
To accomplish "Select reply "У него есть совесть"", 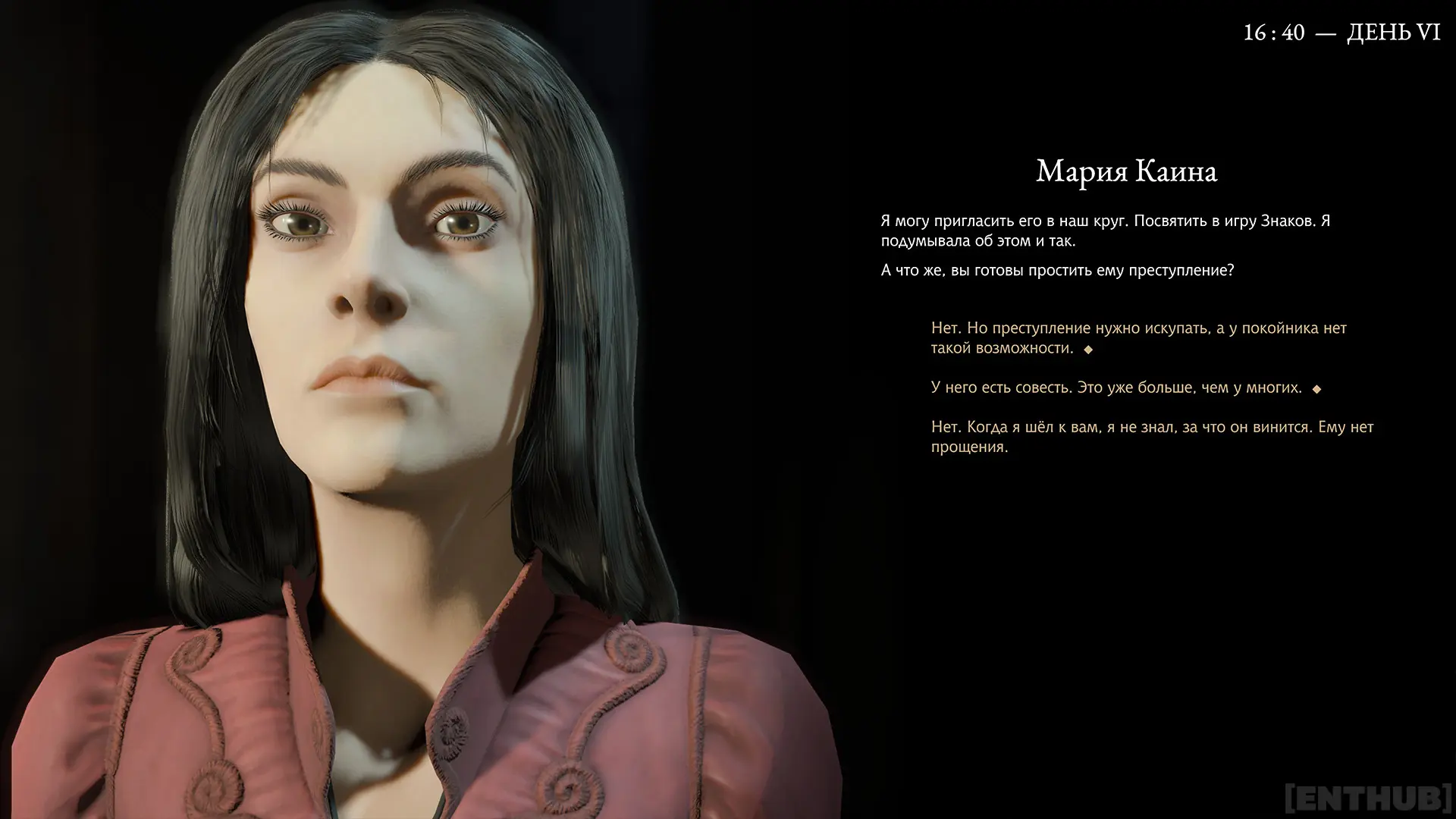I will [x=1116, y=388].
